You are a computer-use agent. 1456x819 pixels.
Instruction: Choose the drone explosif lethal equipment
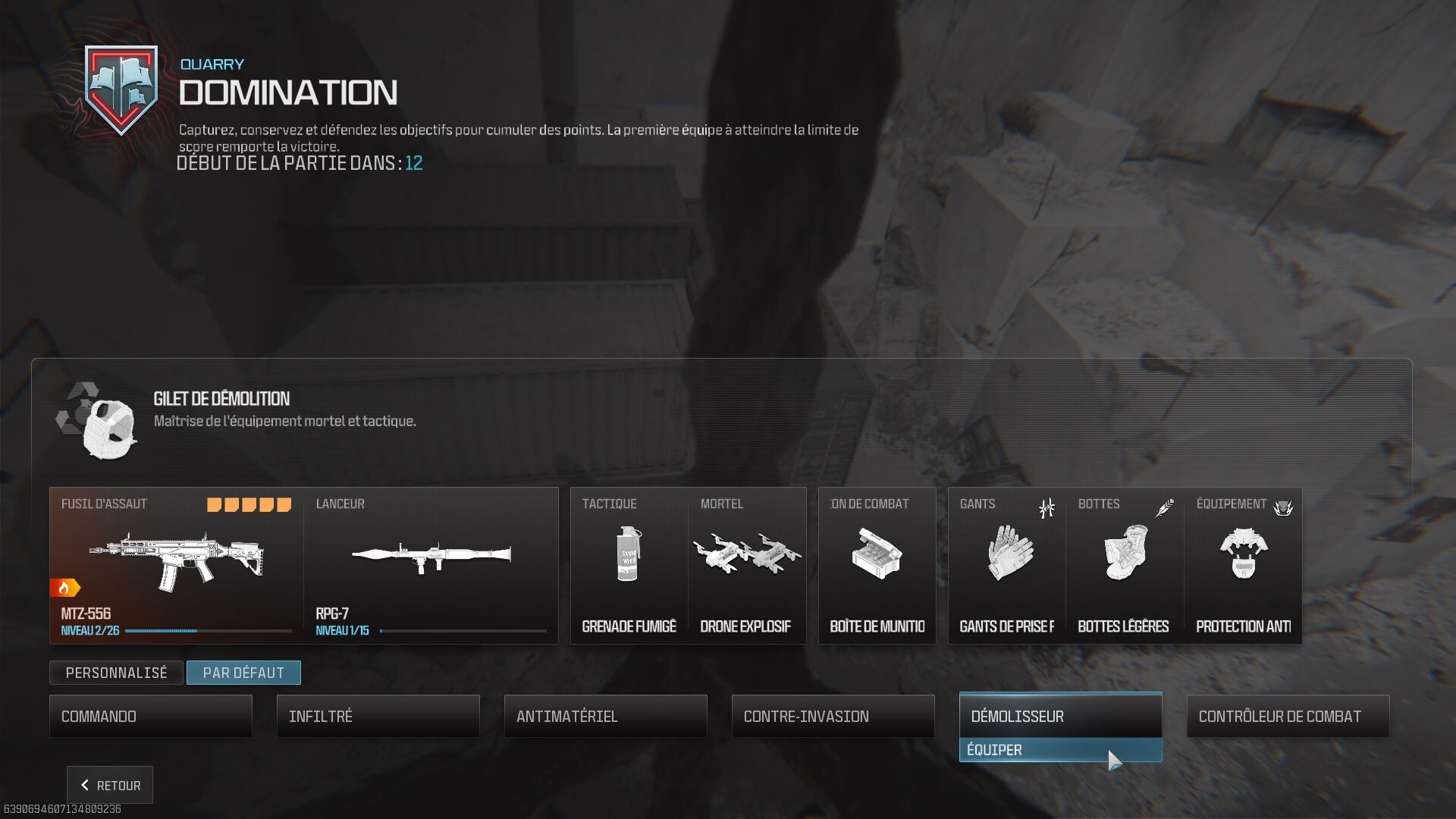click(x=747, y=561)
